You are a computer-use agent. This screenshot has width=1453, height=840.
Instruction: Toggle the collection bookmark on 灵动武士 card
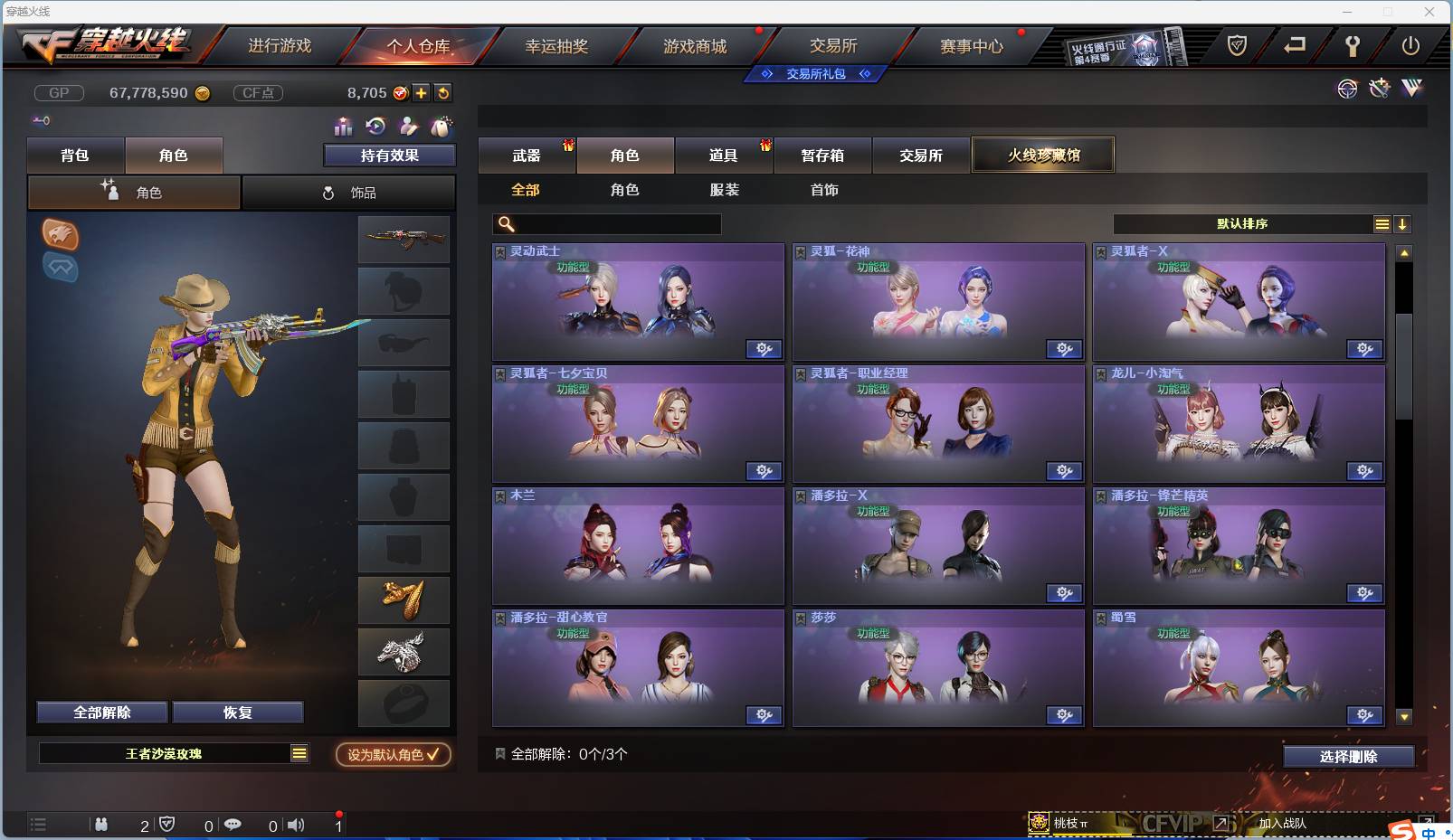click(x=499, y=250)
